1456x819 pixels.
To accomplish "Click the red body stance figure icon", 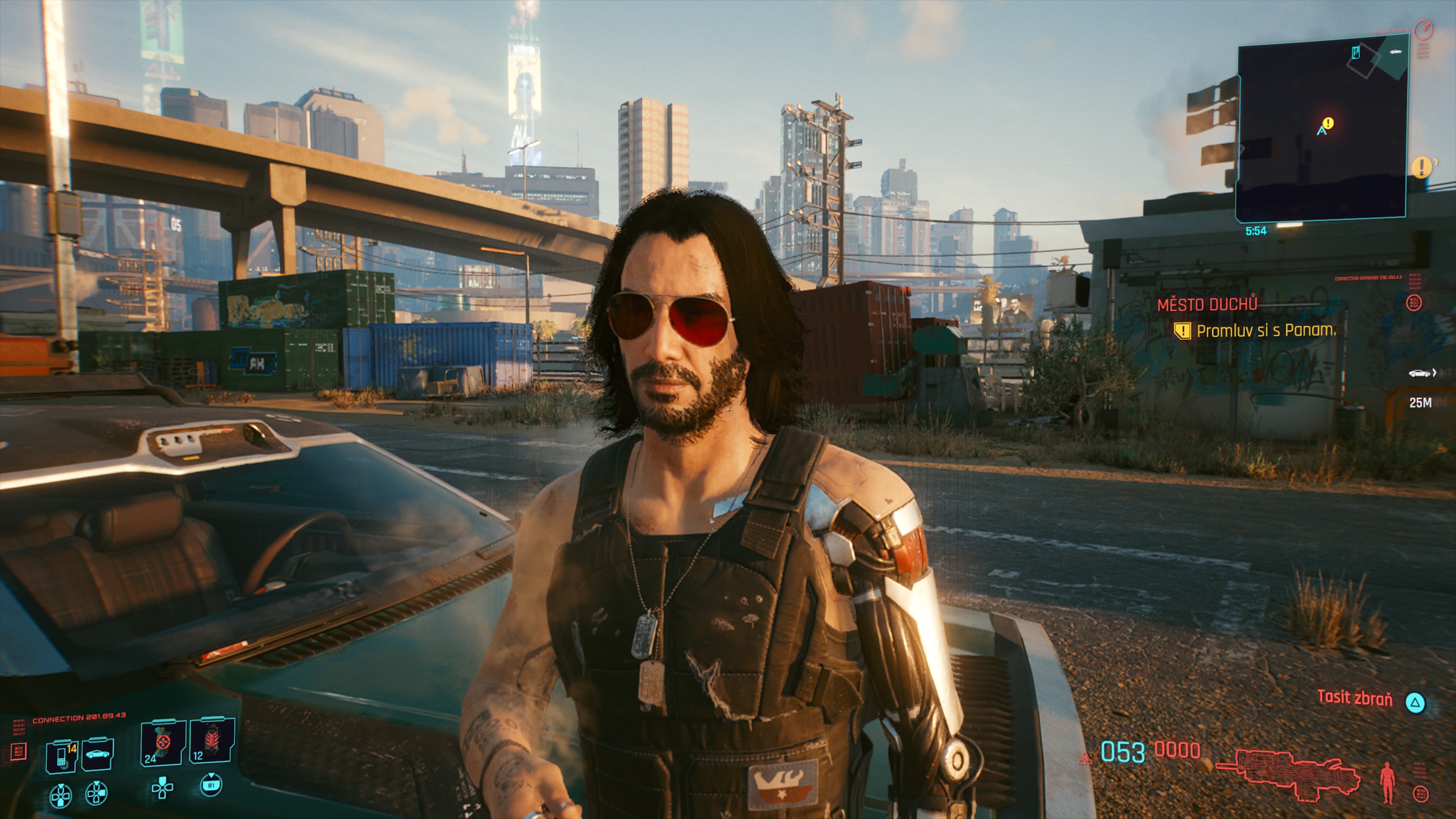I will [1387, 782].
